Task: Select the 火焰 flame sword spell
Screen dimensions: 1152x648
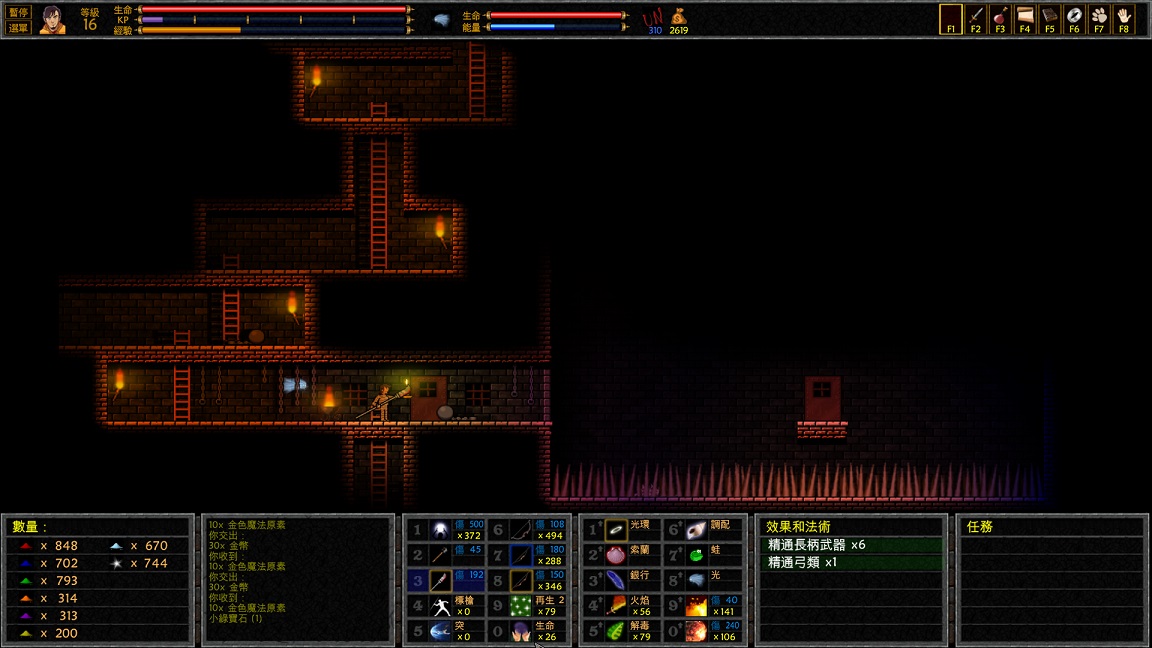Action: pyautogui.click(x=616, y=606)
